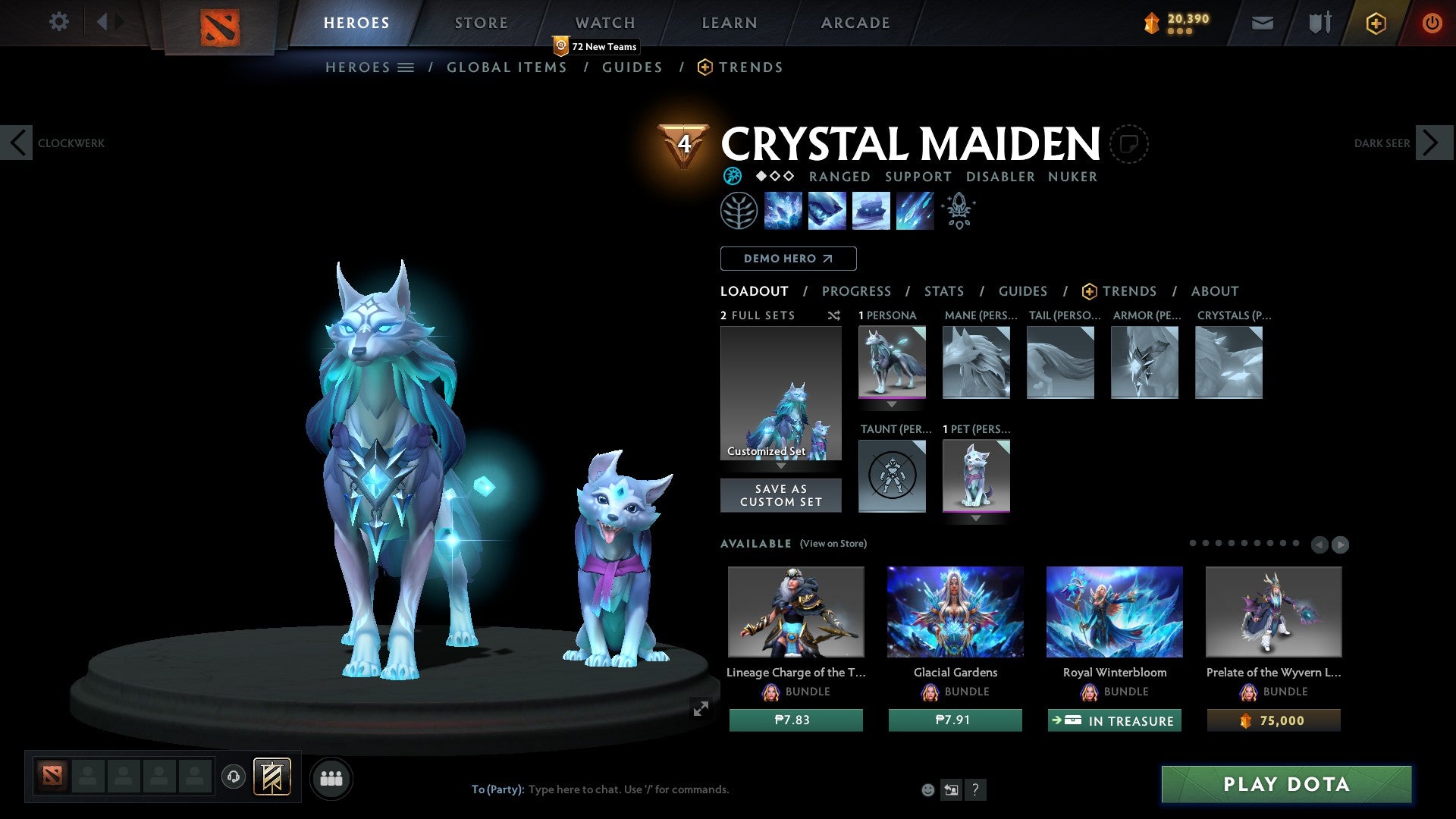This screenshot has width=1456, height=819.
Task: Open the mail envelope notifications icon
Action: click(x=1261, y=23)
